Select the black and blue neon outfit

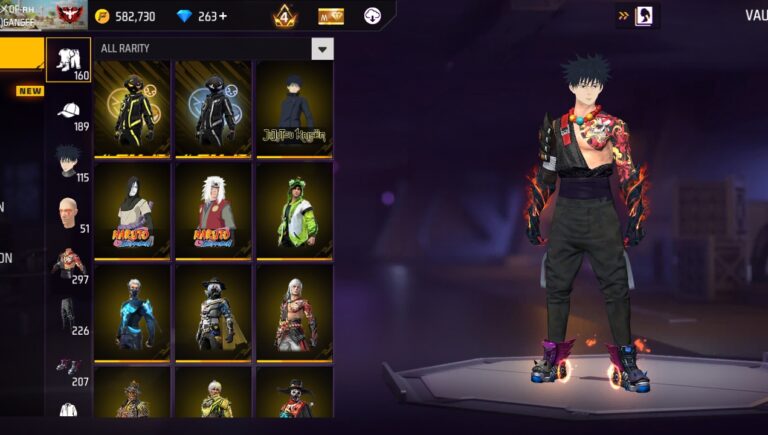click(213, 107)
